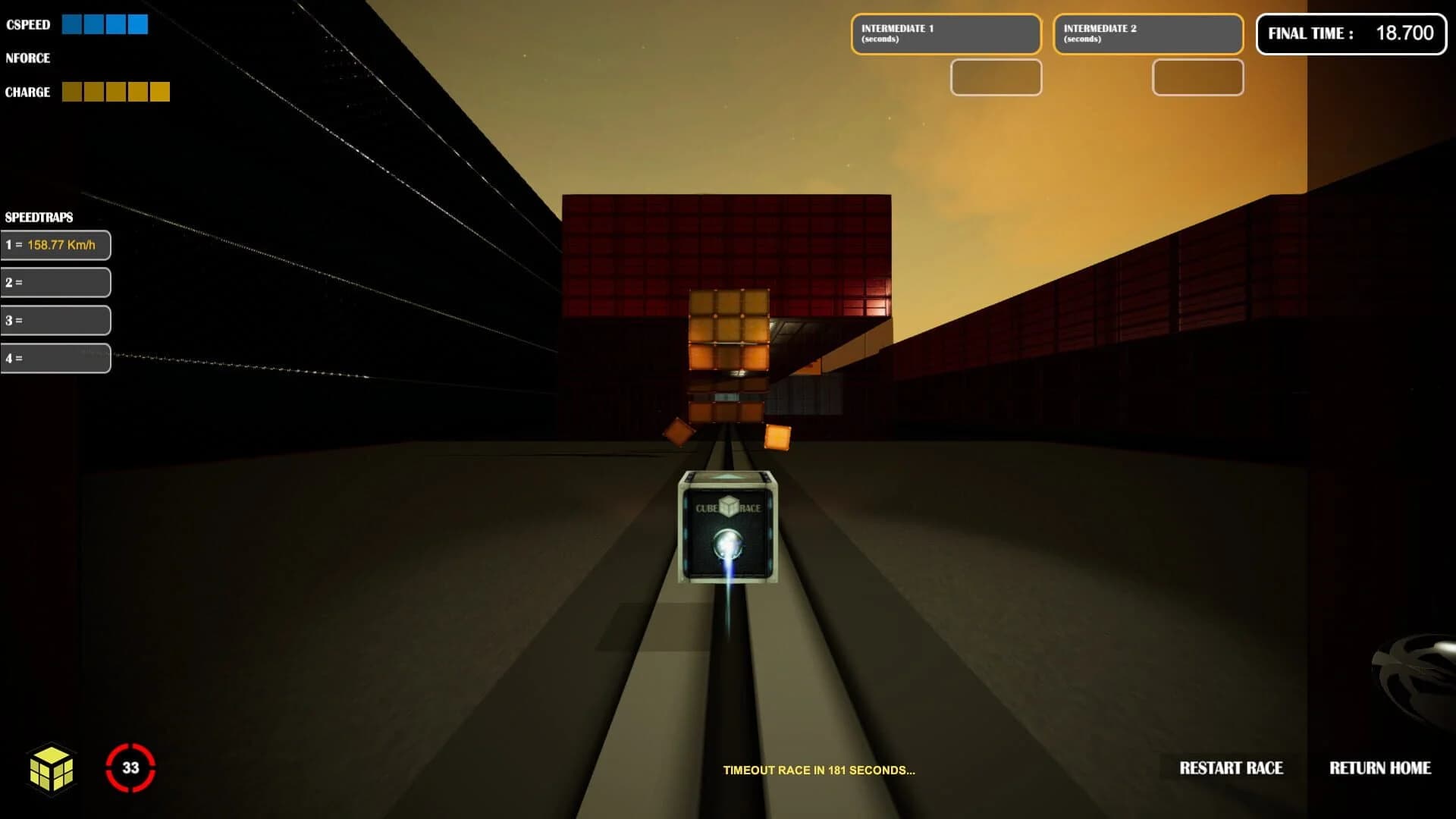1456x819 pixels.
Task: Select the SPEEDTRAPS heading label
Action: point(39,218)
